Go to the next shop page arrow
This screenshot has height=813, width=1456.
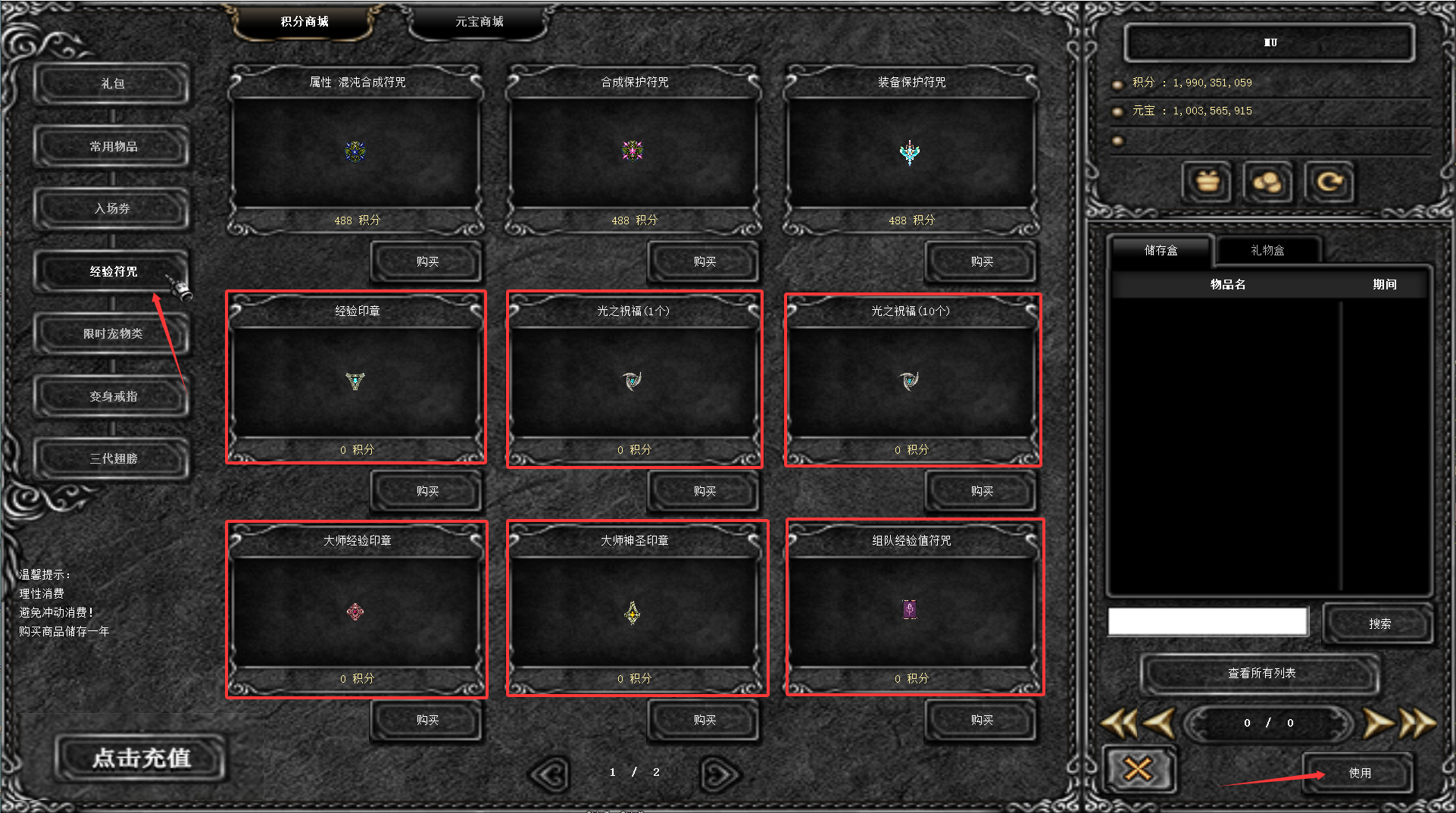pos(720,774)
